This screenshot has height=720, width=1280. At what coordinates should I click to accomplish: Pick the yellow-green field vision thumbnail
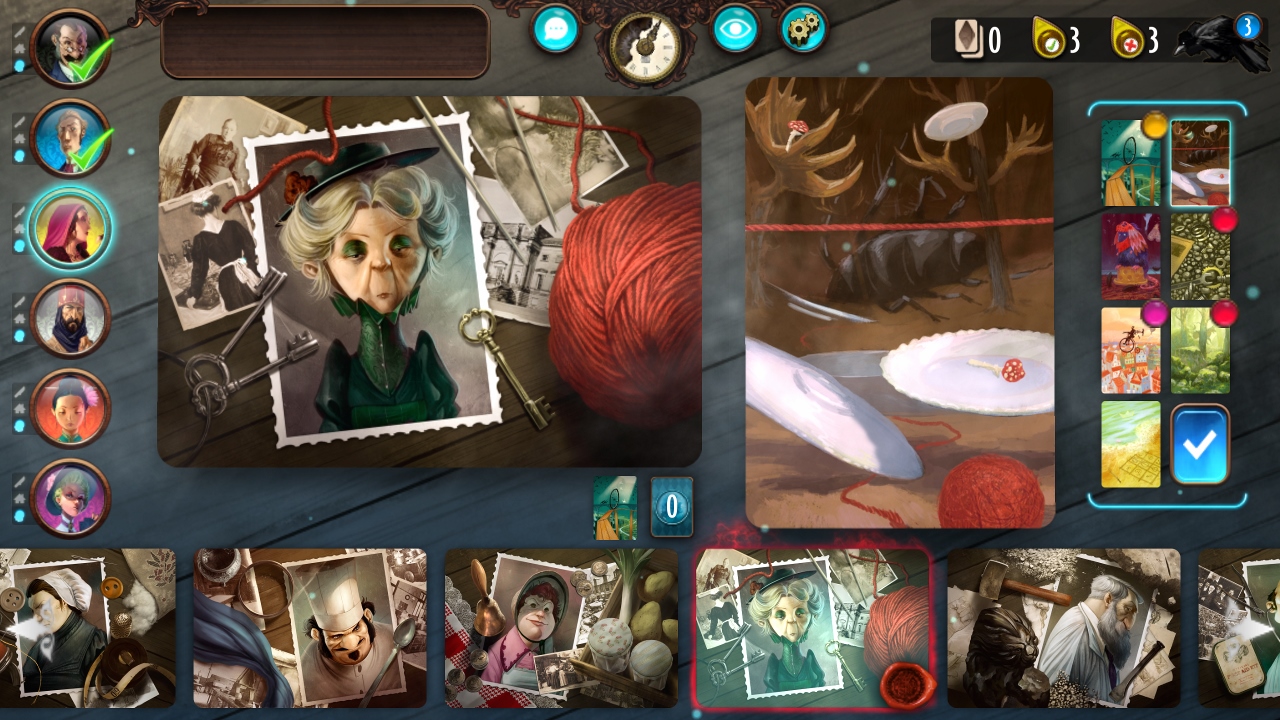pyautogui.click(x=1131, y=444)
